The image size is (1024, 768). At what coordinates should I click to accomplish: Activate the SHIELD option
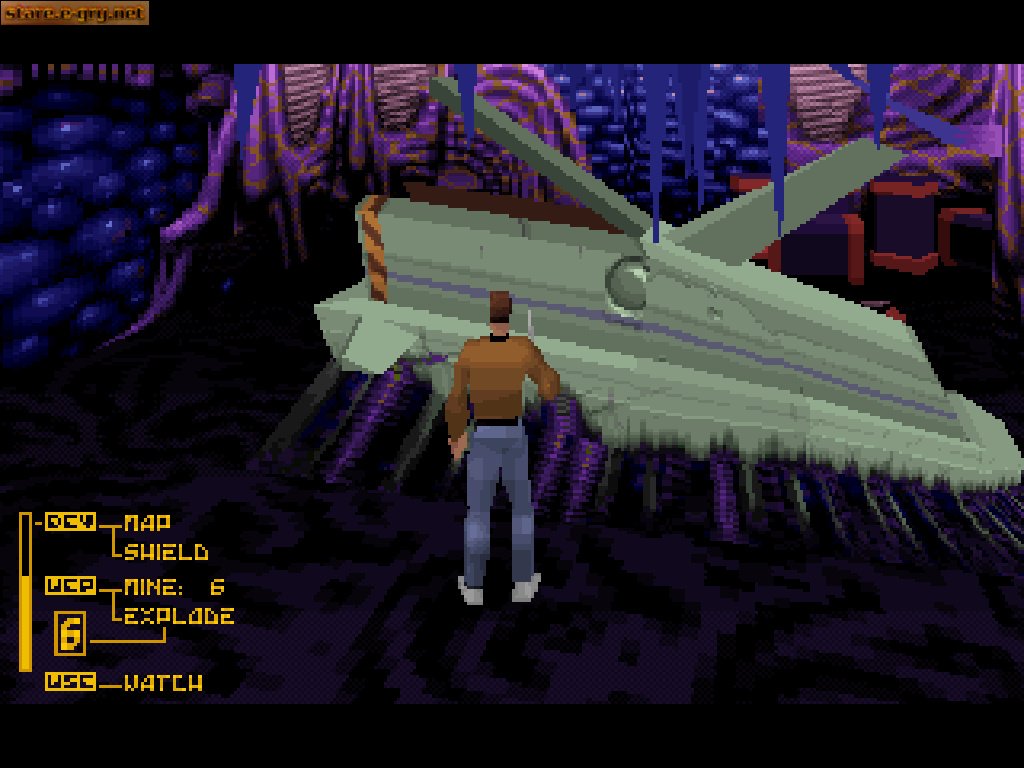point(166,552)
